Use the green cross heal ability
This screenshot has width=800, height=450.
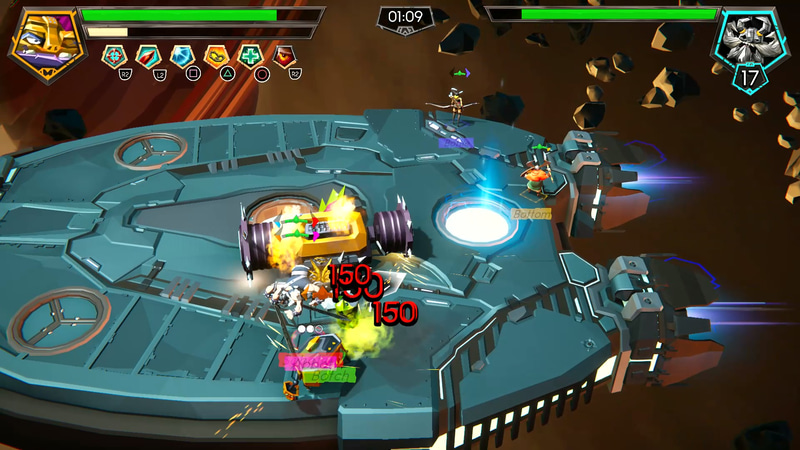tap(250, 56)
